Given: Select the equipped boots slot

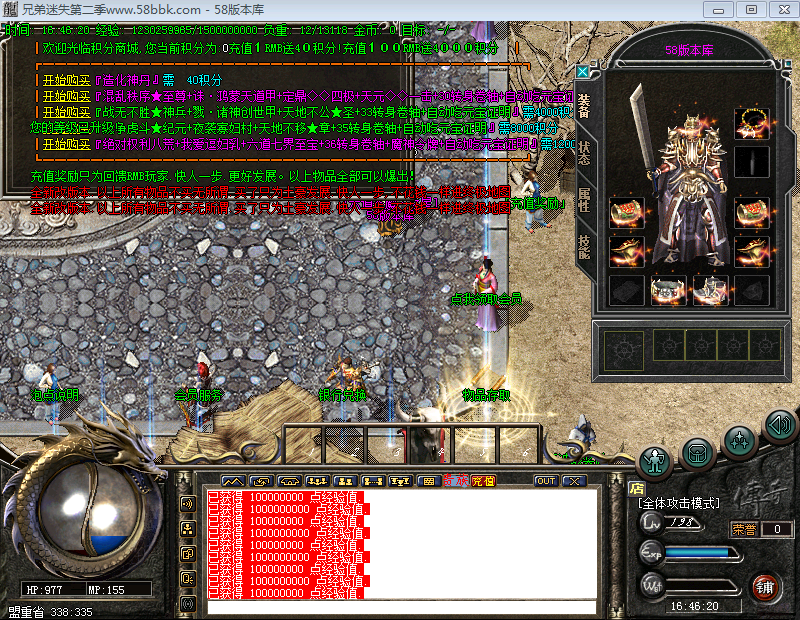Looking at the screenshot, I should 711,290.
